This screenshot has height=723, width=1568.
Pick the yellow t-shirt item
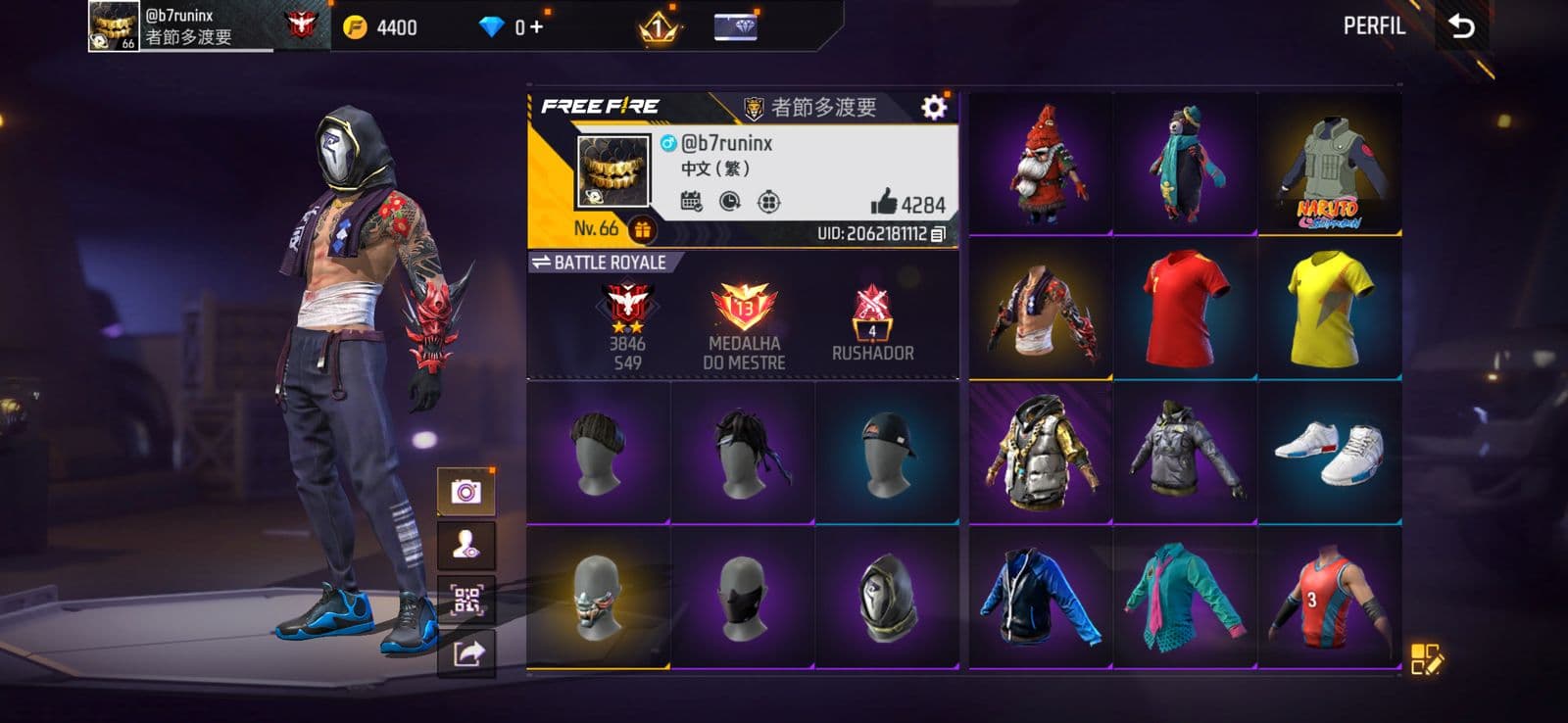1329,309
